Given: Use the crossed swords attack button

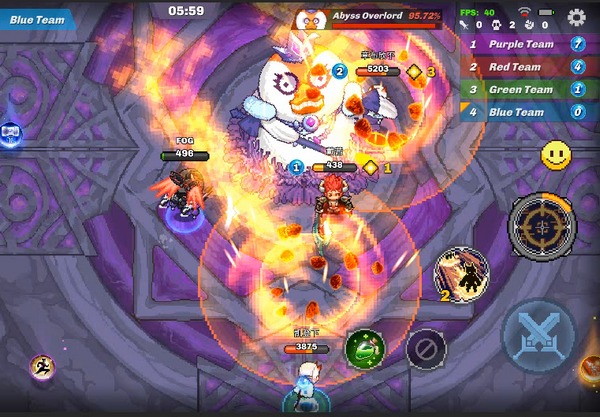Looking at the screenshot, I should point(538,334).
